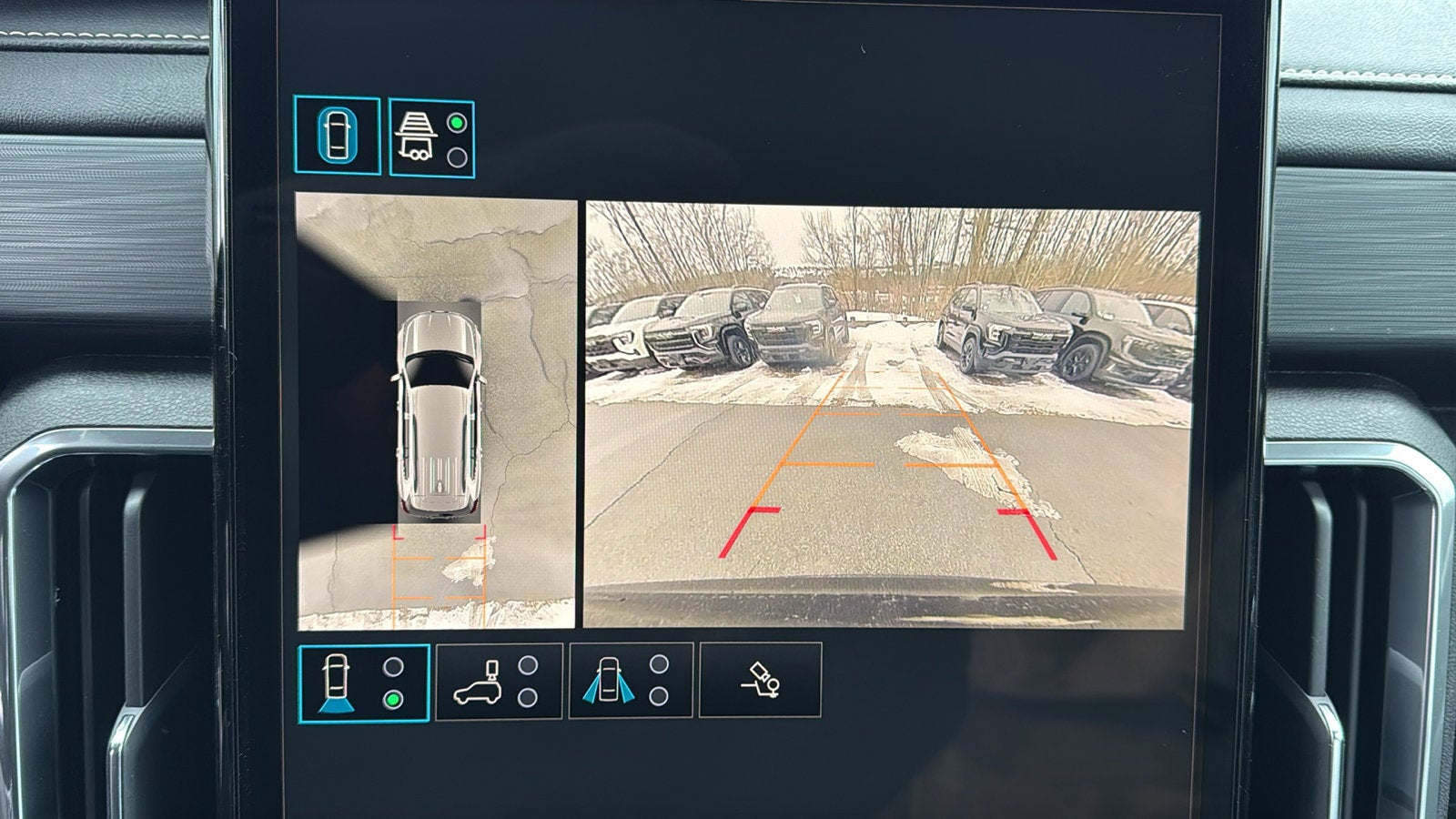This screenshot has width=1456, height=819.
Task: Select the overhead surround-view car button
Action: click(x=336, y=136)
